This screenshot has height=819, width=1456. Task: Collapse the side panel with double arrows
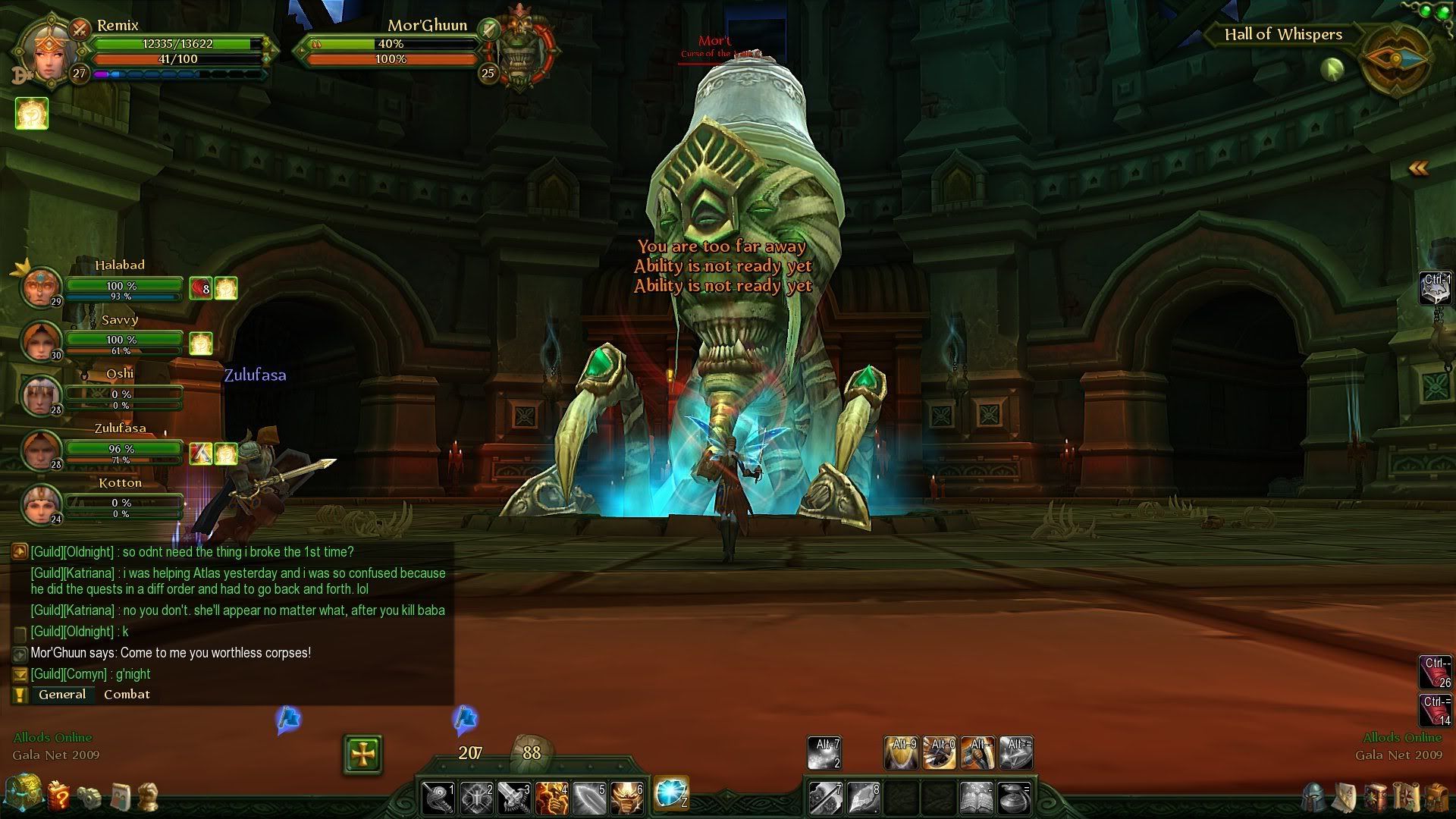(x=1418, y=168)
